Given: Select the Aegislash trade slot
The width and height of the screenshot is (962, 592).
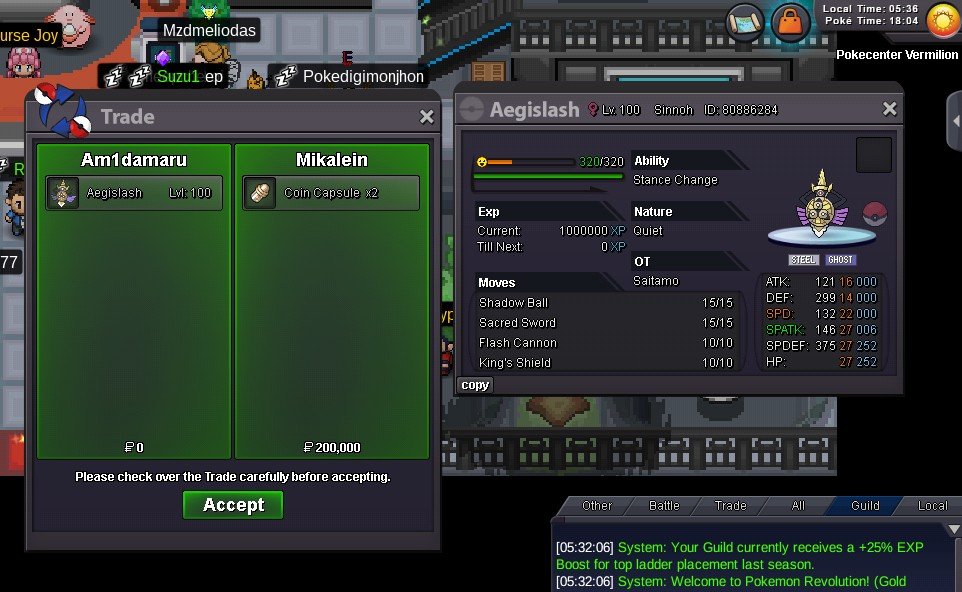Looking at the screenshot, I should [x=134, y=193].
